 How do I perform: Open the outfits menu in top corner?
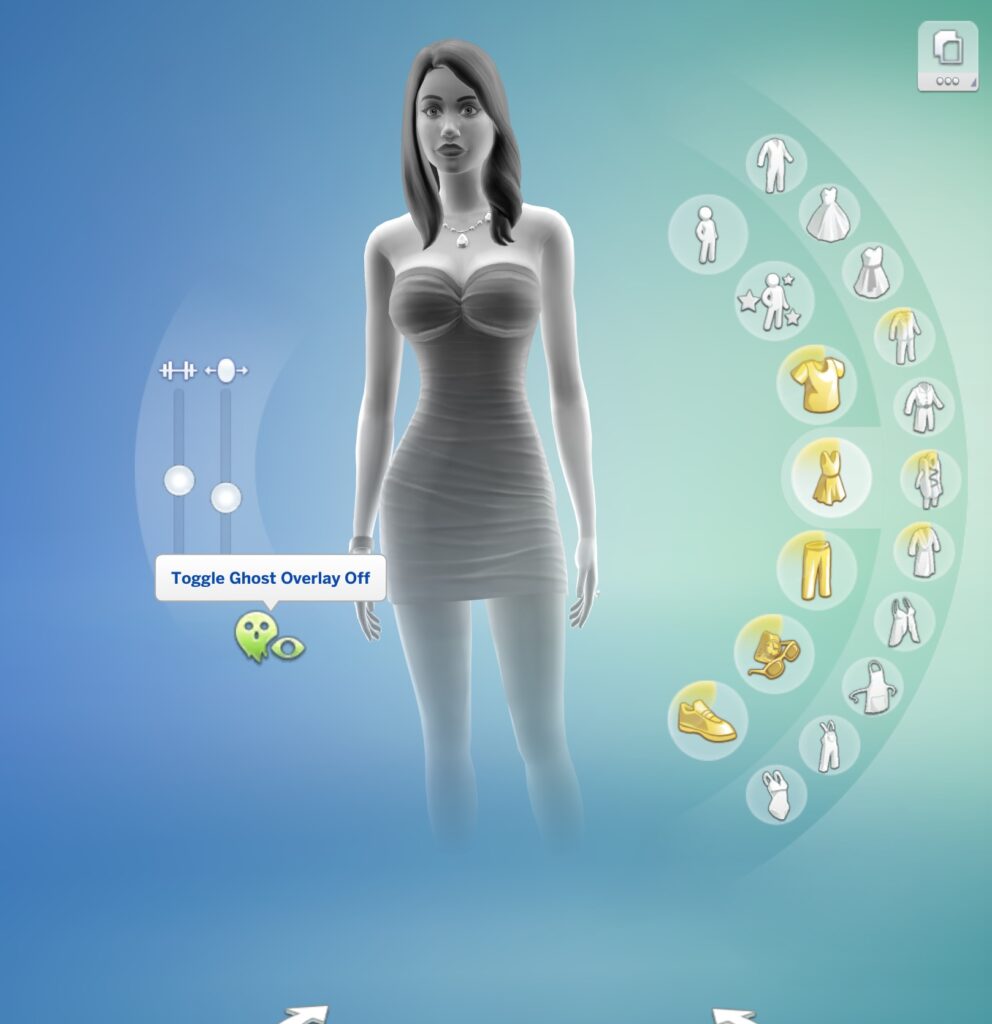[947, 57]
